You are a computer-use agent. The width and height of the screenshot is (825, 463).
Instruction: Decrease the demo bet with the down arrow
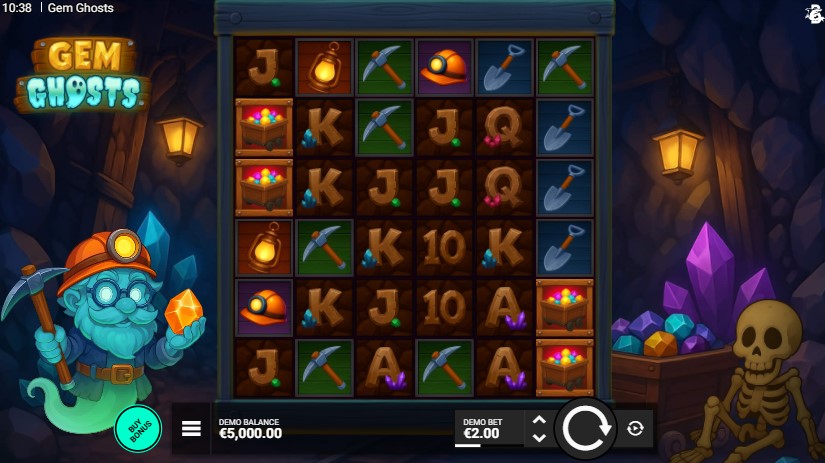[539, 437]
